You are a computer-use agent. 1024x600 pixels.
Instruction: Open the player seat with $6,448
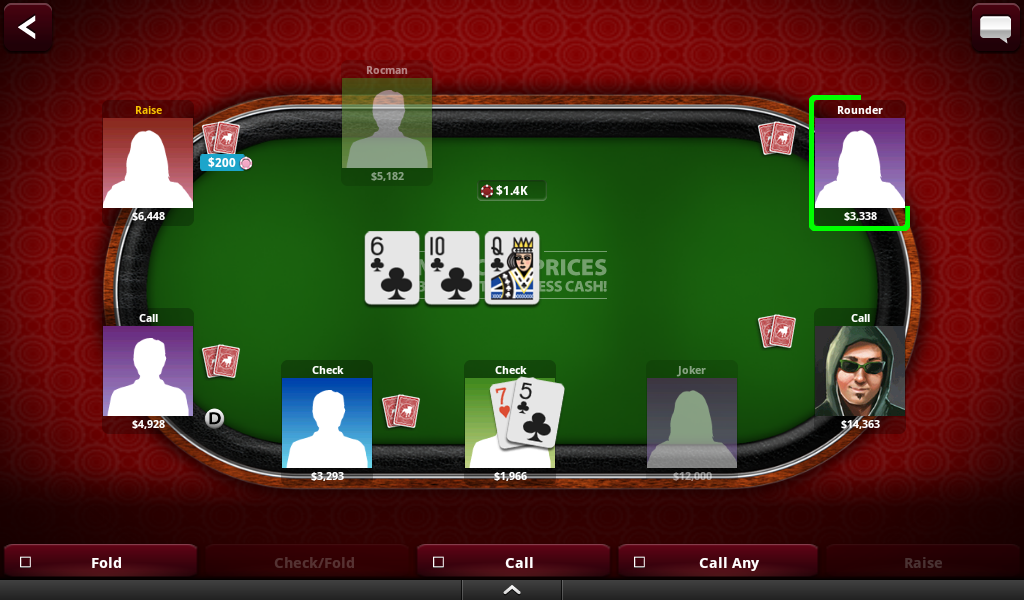click(x=148, y=163)
